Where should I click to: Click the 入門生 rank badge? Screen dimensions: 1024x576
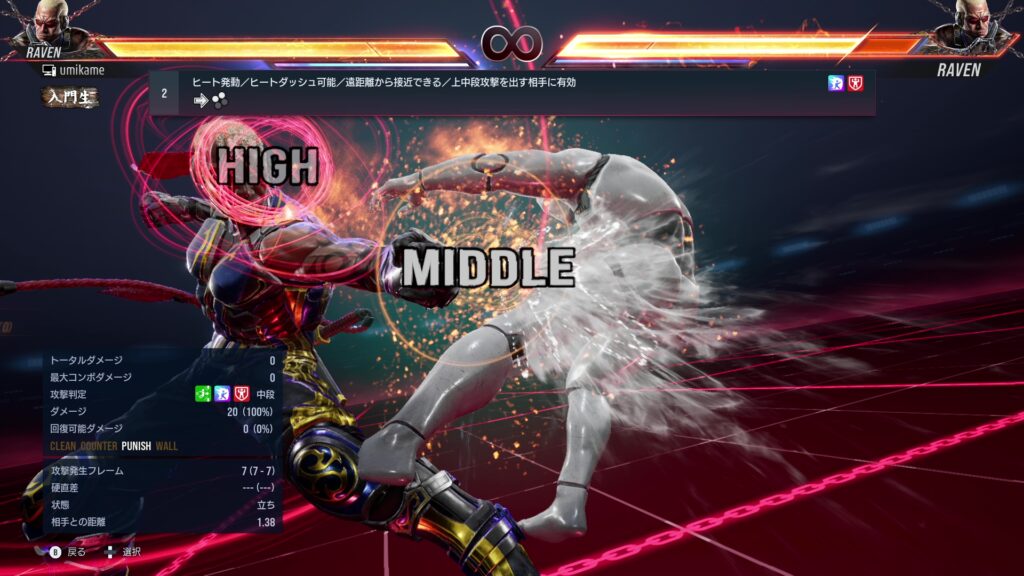pos(70,98)
